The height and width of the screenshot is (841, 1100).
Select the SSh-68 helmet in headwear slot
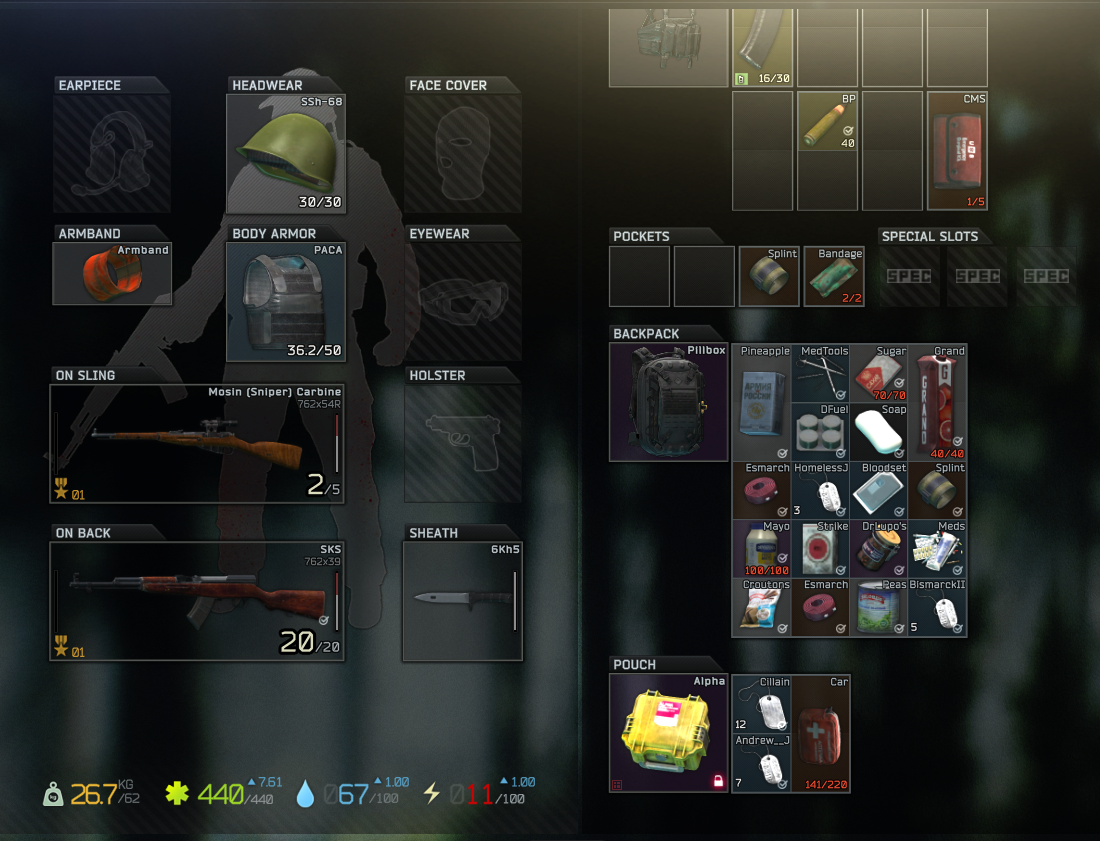point(285,153)
